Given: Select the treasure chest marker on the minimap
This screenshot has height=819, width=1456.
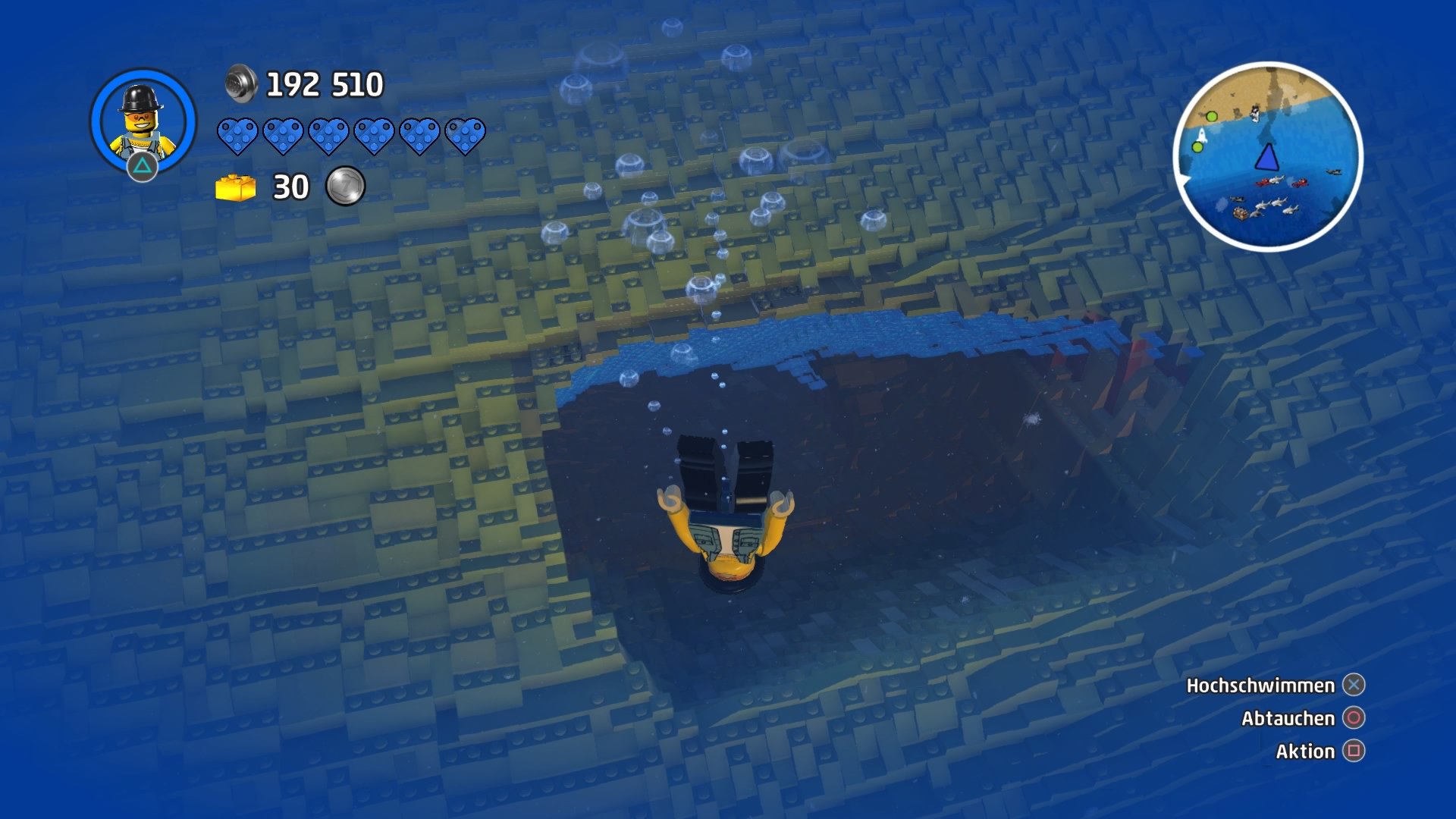Looking at the screenshot, I should click(1240, 214).
